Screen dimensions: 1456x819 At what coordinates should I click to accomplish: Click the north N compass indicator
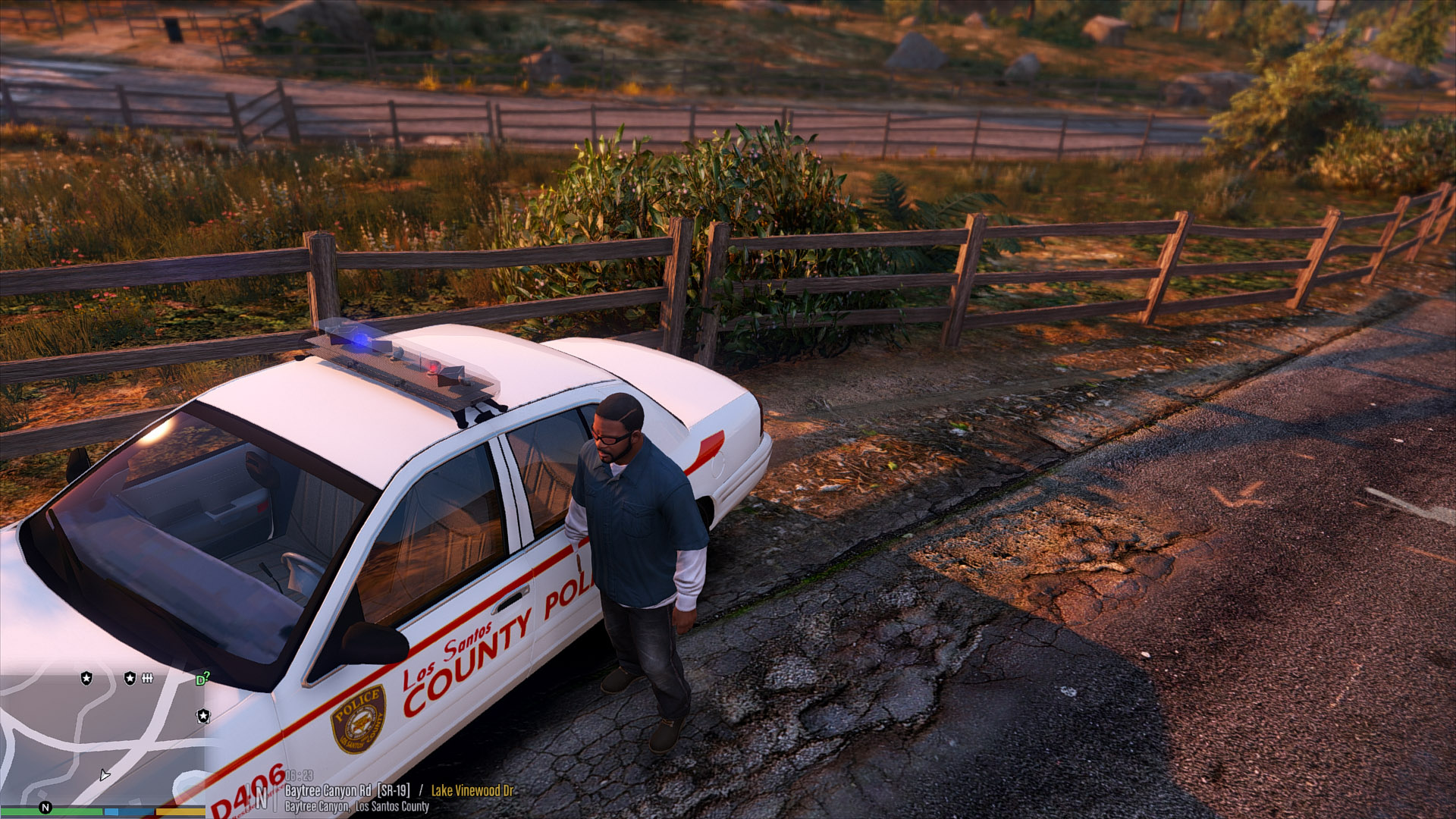tap(45, 808)
